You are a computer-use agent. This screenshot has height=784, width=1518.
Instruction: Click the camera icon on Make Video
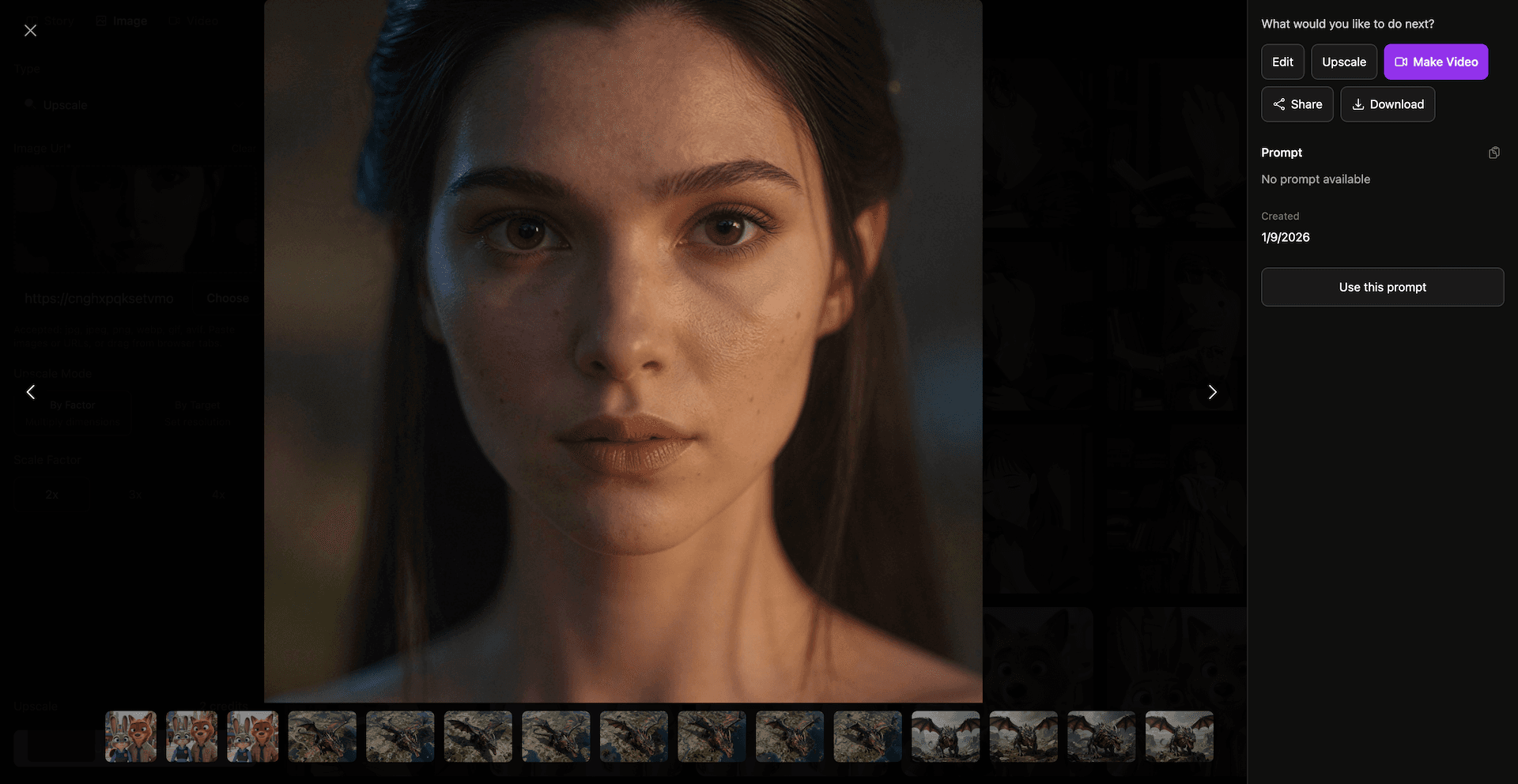[1402, 62]
